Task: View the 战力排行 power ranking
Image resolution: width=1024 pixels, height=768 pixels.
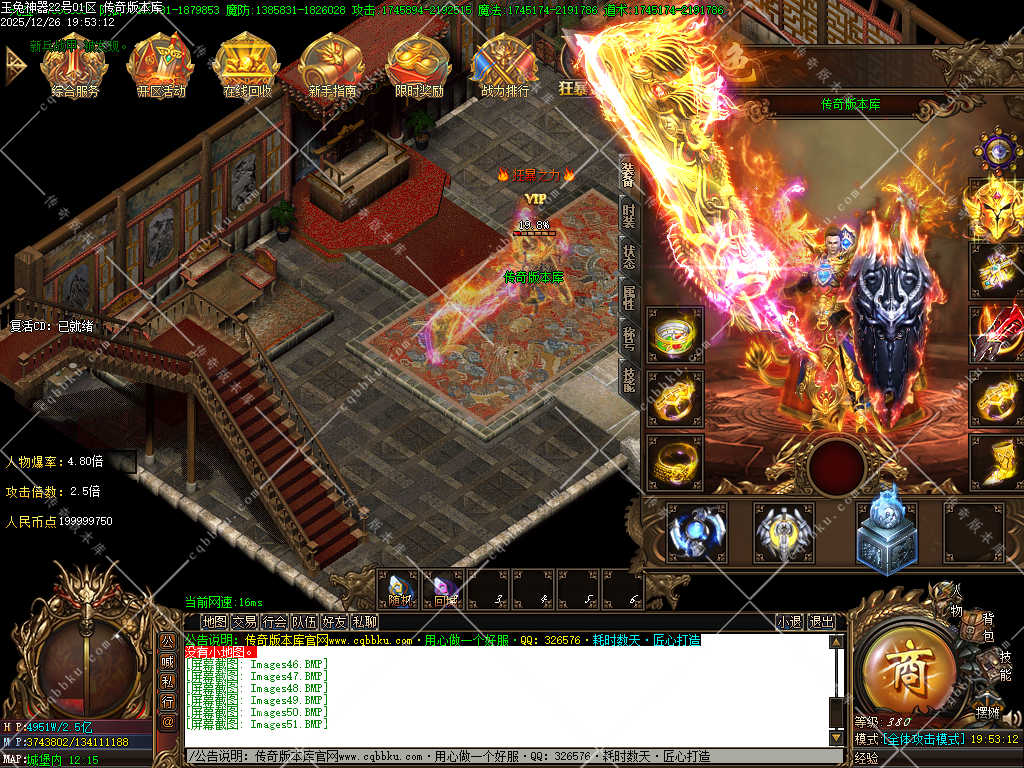Action: click(x=505, y=63)
